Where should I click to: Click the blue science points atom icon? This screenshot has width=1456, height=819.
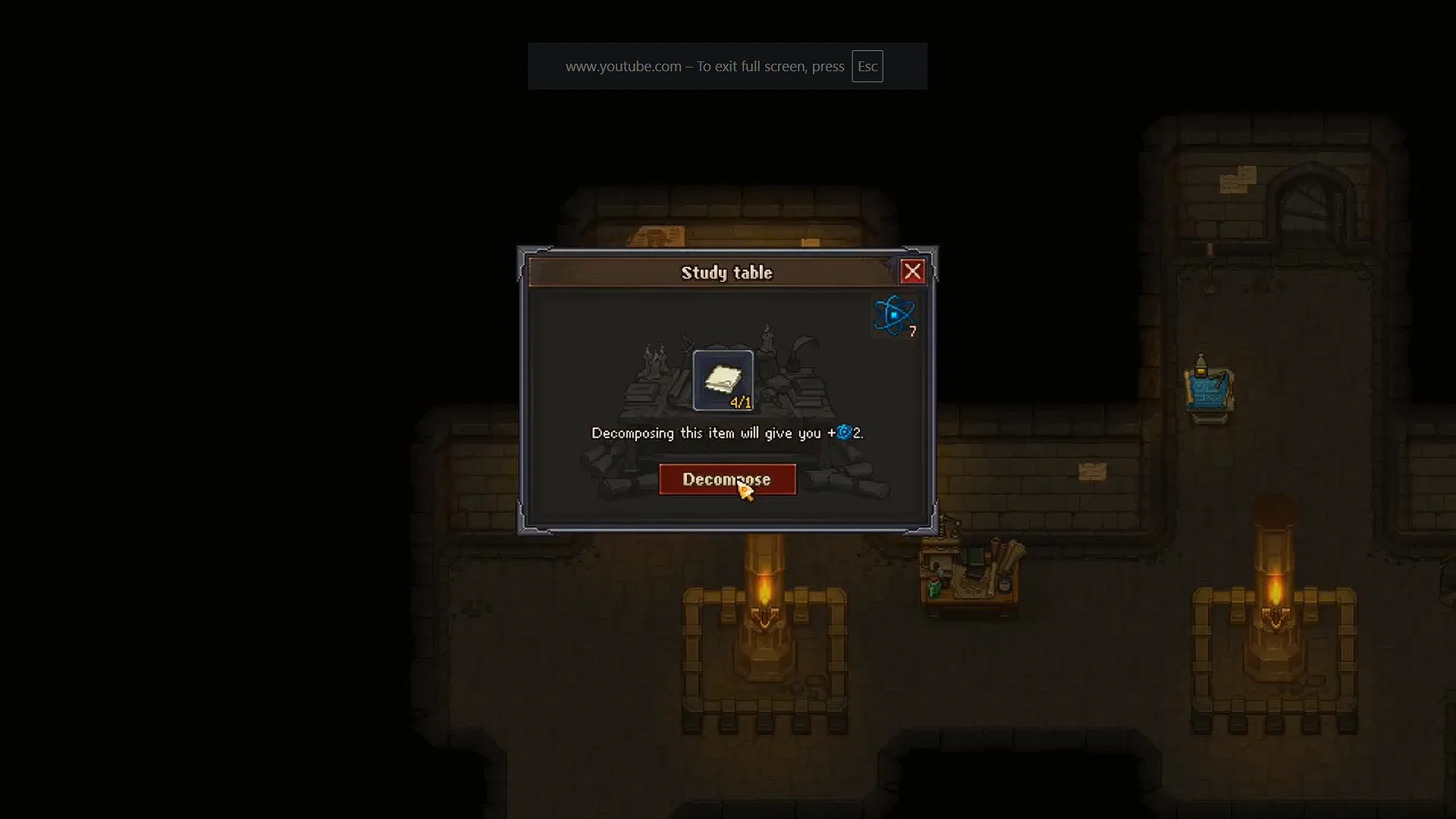coord(895,314)
